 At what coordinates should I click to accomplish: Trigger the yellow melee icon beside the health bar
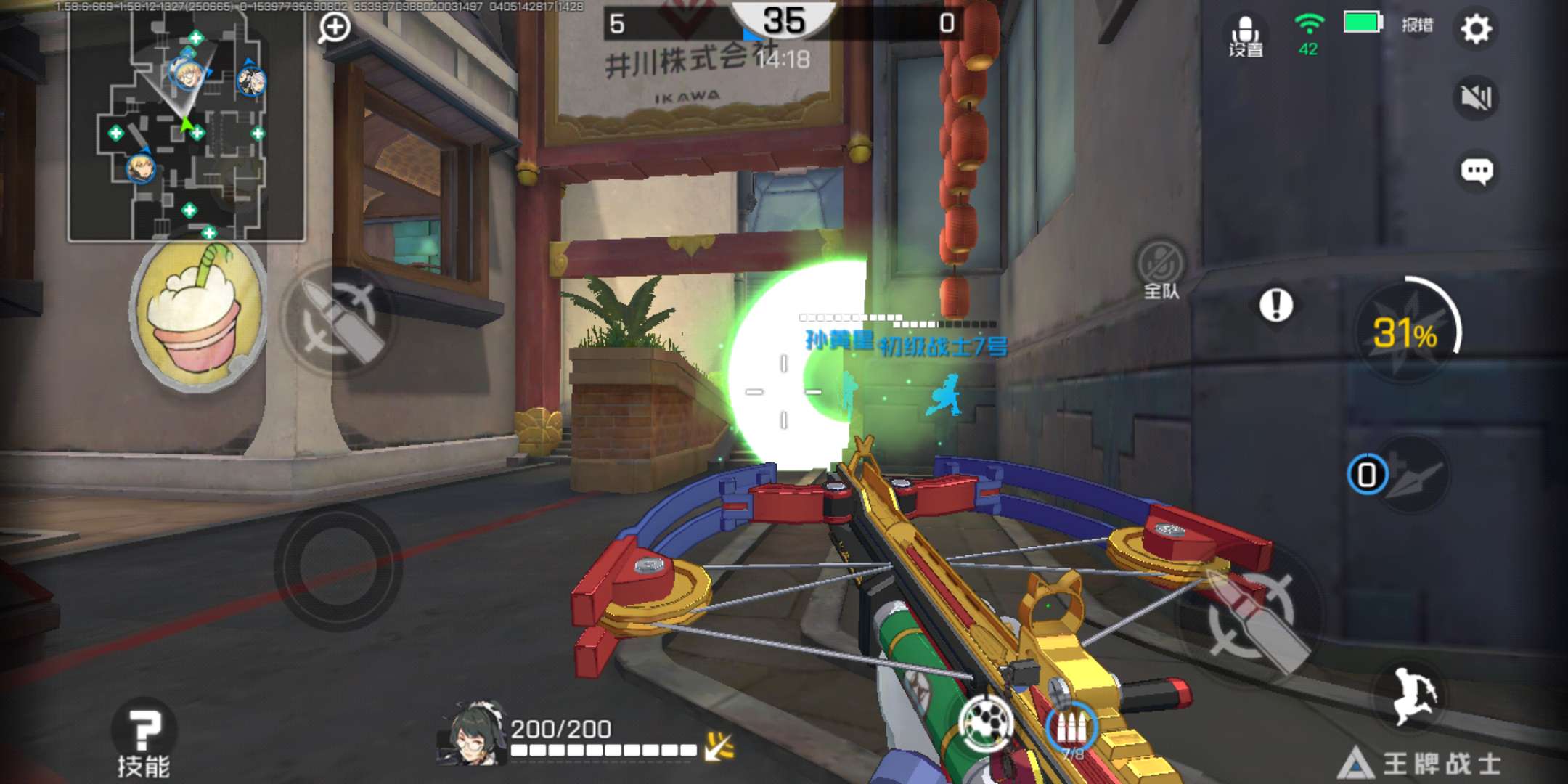[719, 746]
